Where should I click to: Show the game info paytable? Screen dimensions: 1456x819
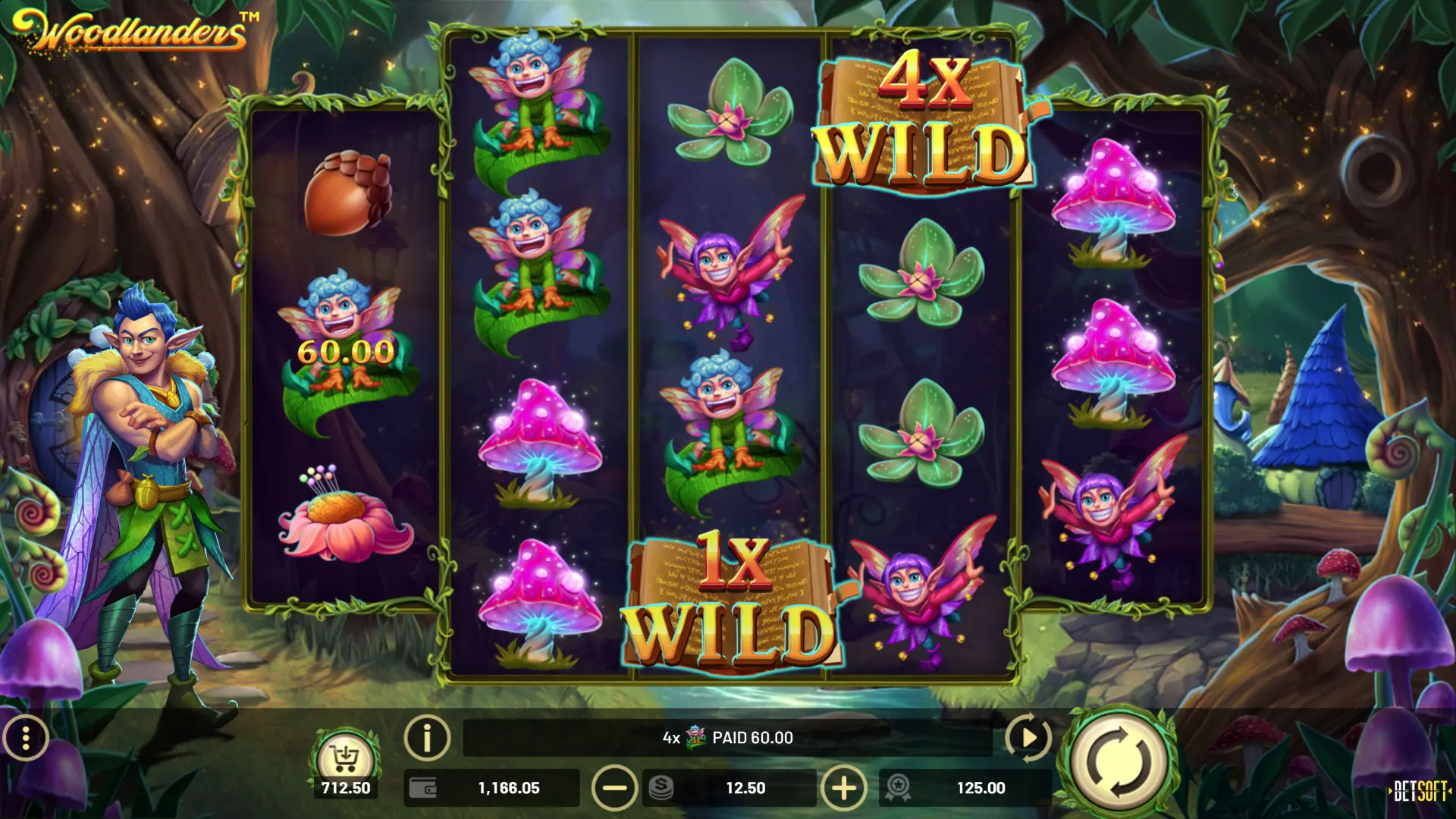(x=427, y=737)
